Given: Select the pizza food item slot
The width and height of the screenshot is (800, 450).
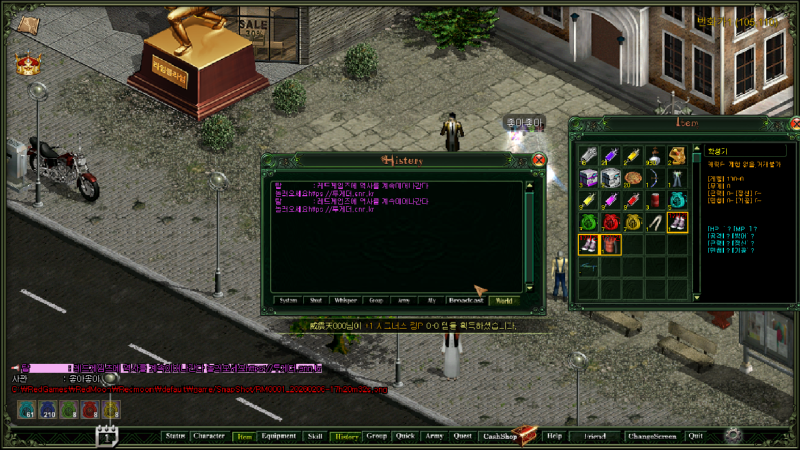Looking at the screenshot, I should point(632,178).
